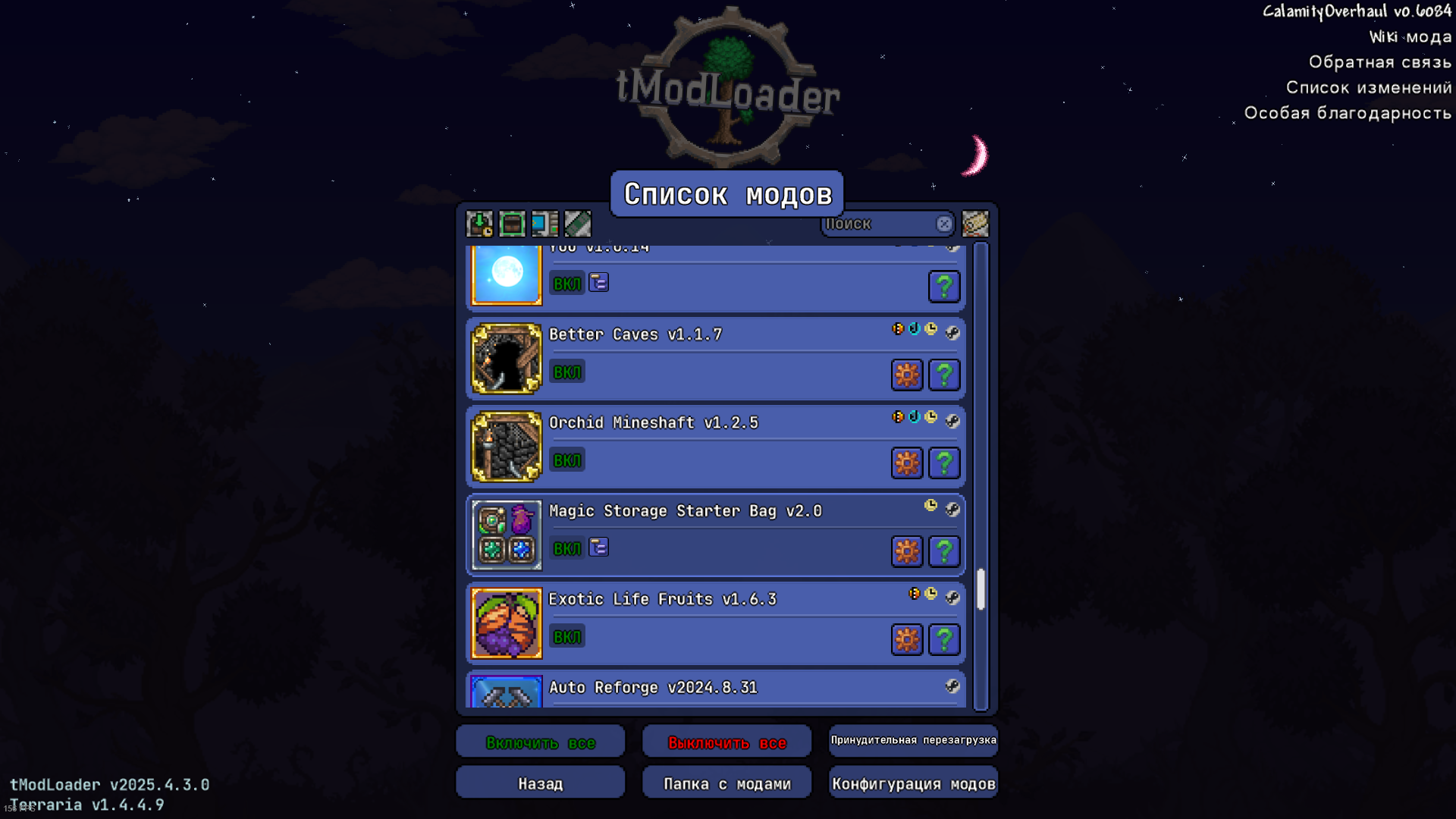
Task: Open Magic Storage Starter Bag config gear
Action: click(x=906, y=551)
